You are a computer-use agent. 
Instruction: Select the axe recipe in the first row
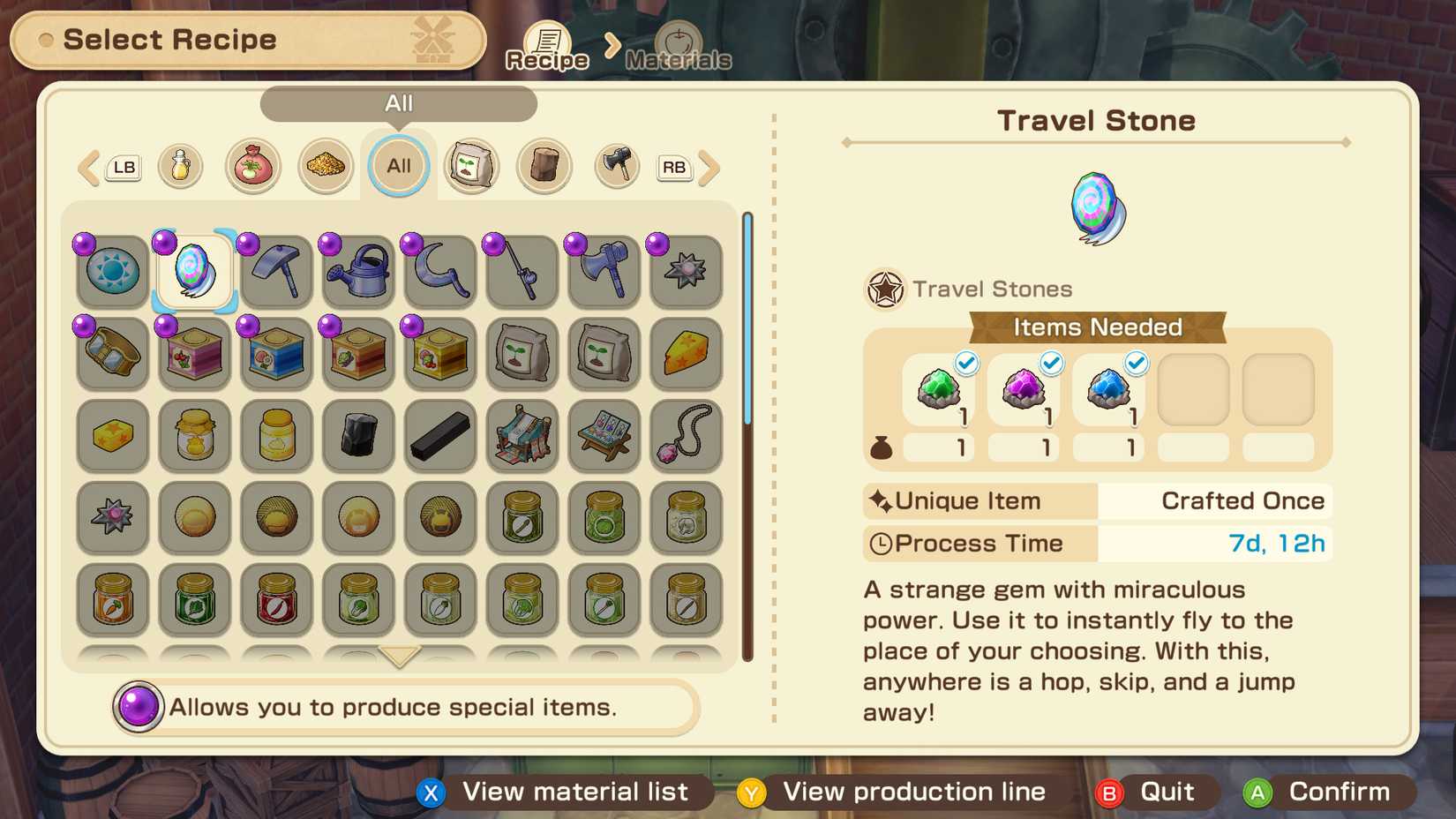click(604, 271)
